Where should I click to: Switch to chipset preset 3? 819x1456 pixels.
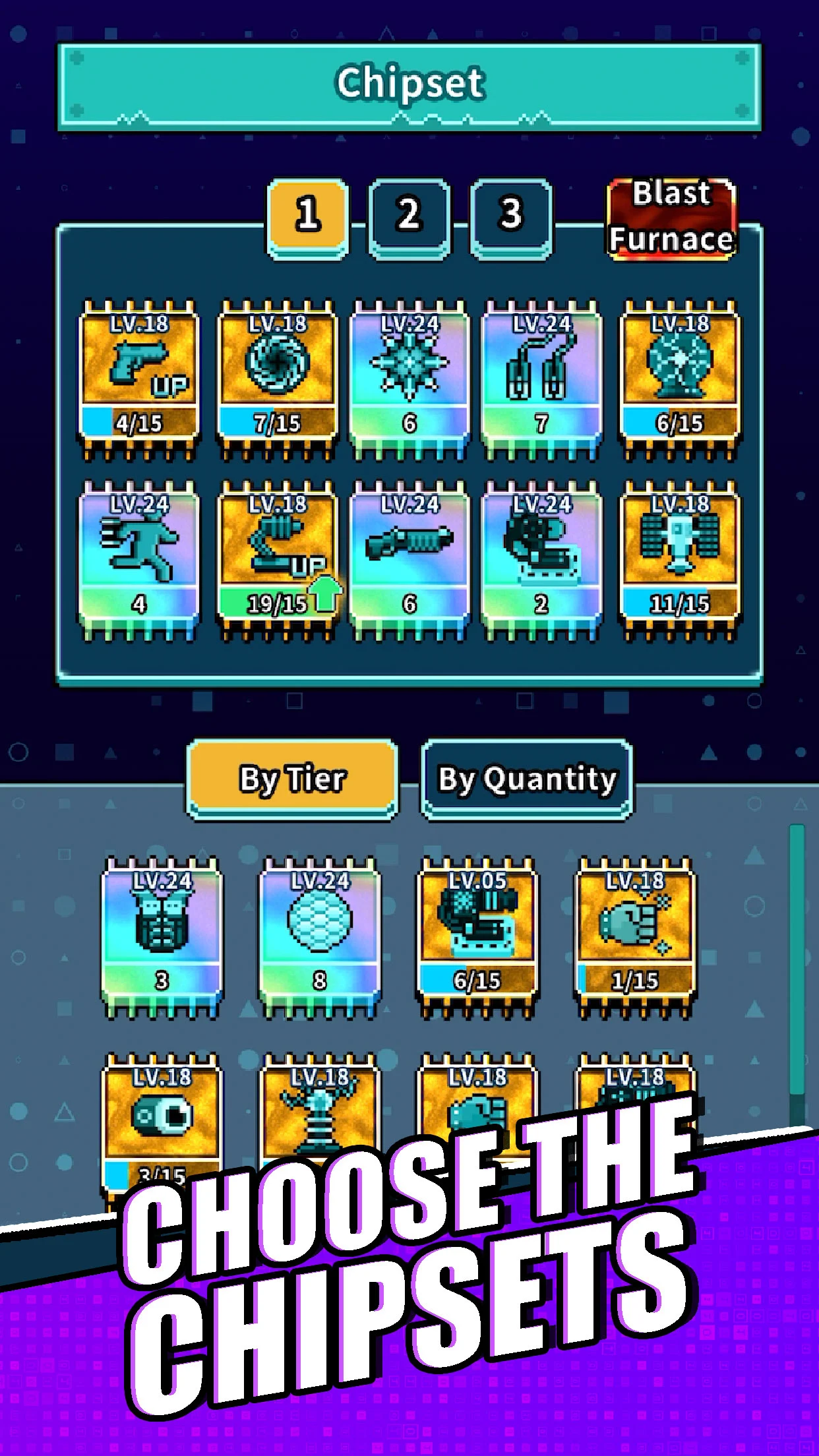[x=511, y=216]
